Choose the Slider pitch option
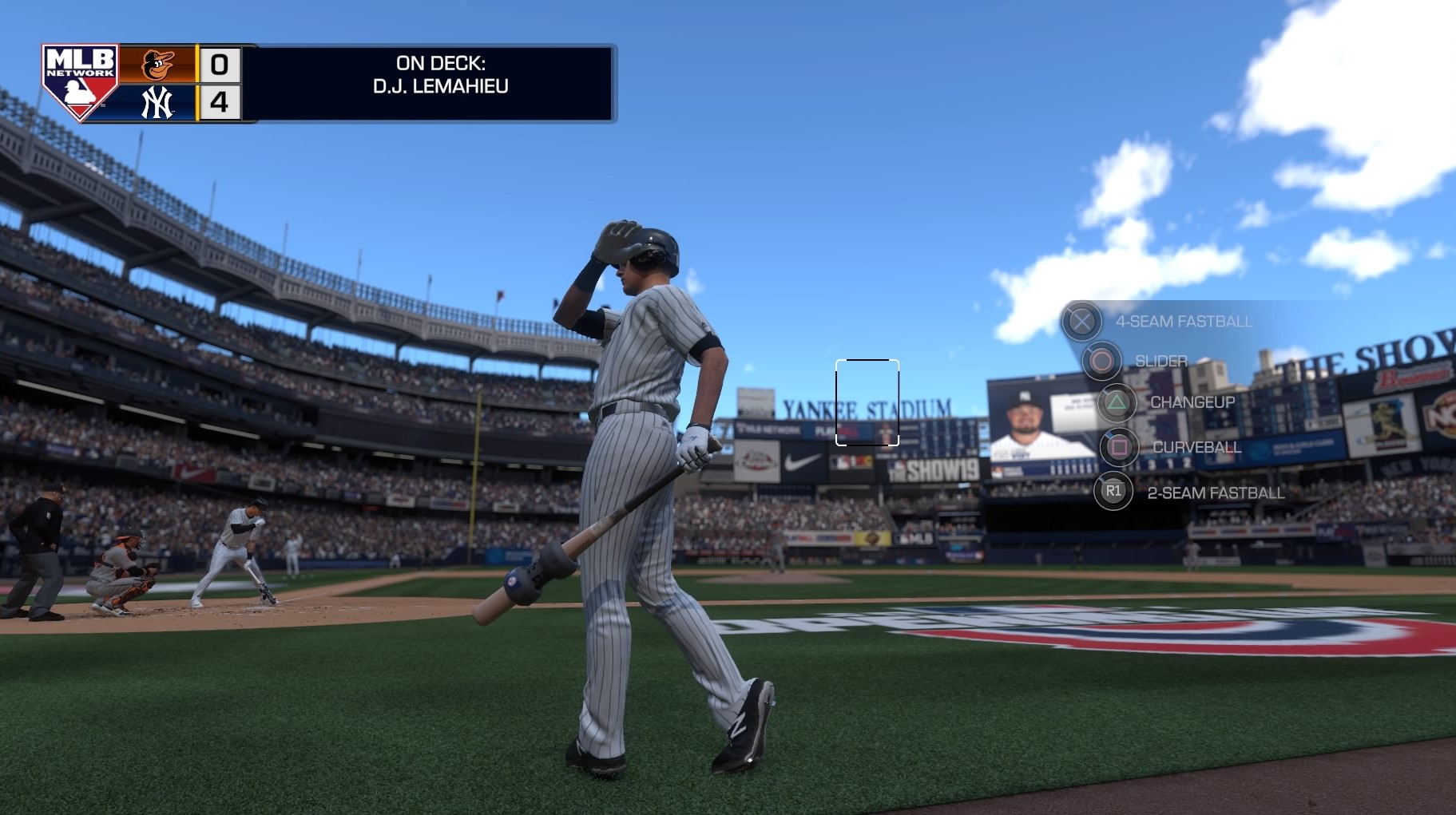The width and height of the screenshot is (1456, 815). [x=1101, y=361]
